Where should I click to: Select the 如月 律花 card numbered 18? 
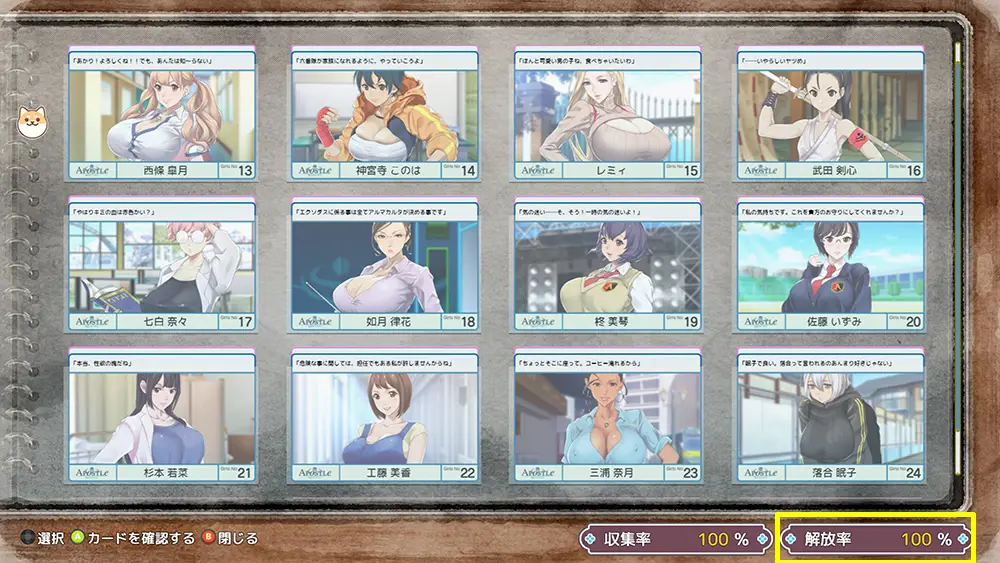(x=384, y=266)
